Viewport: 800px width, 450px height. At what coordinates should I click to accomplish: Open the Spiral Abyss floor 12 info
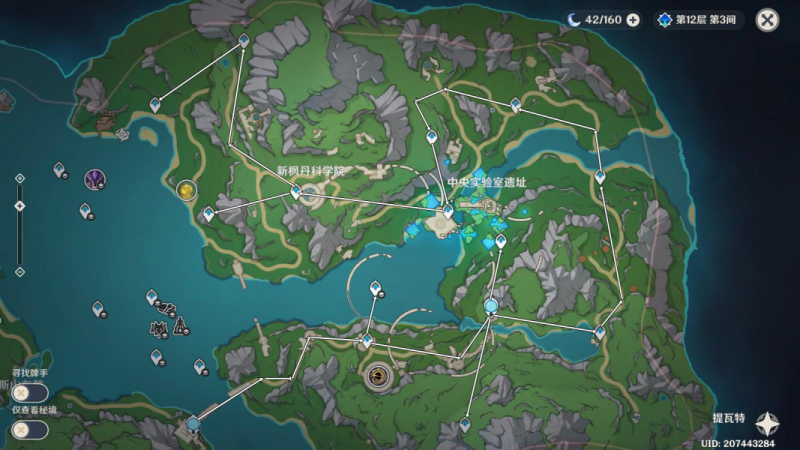pos(700,19)
